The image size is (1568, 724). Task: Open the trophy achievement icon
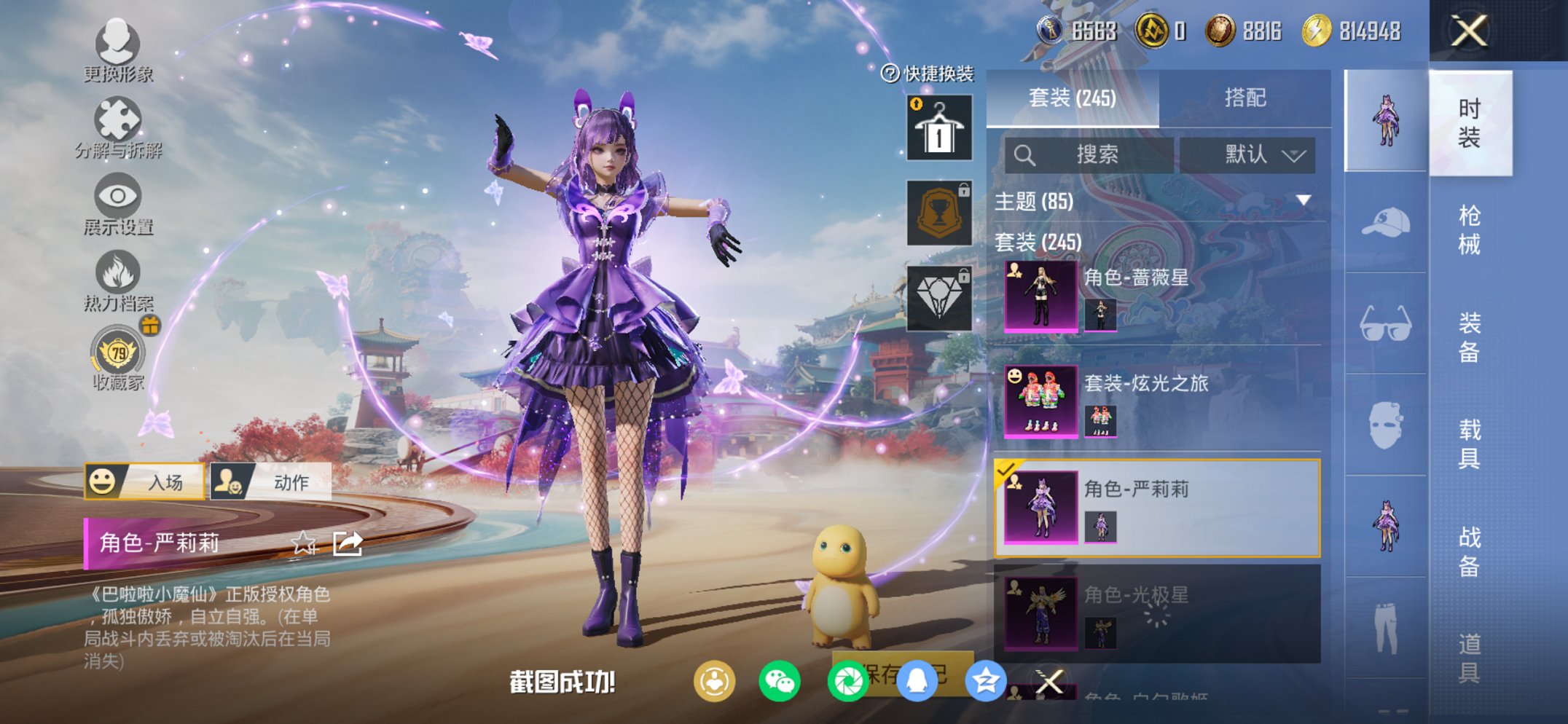point(938,213)
